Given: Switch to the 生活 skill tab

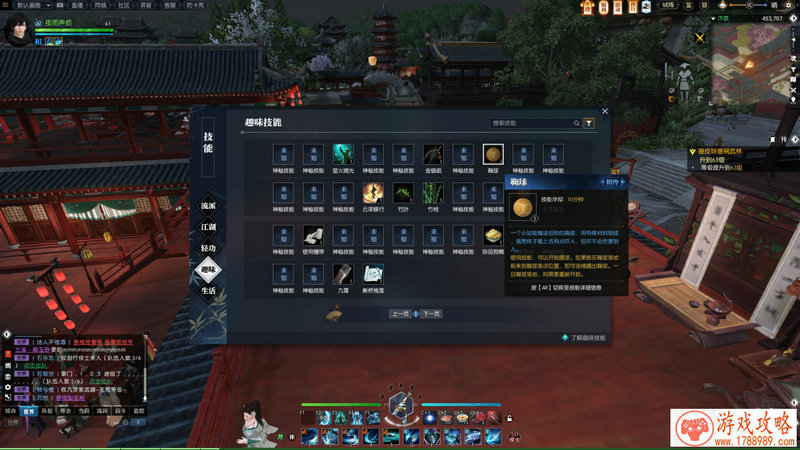Looking at the screenshot, I should (x=208, y=290).
